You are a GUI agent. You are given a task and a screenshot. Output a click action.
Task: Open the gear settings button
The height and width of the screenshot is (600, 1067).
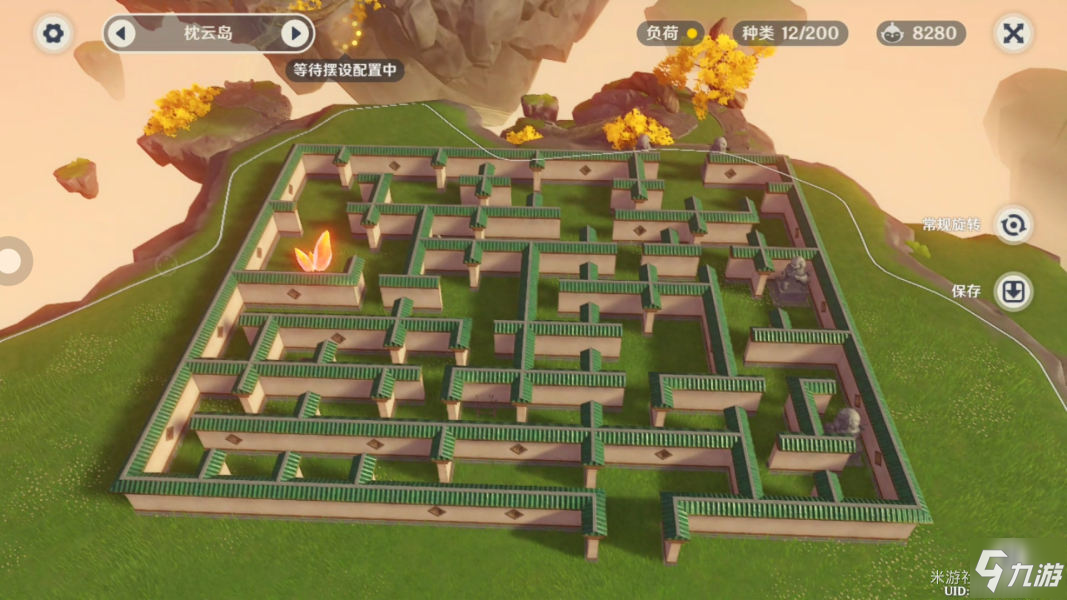pyautogui.click(x=53, y=33)
